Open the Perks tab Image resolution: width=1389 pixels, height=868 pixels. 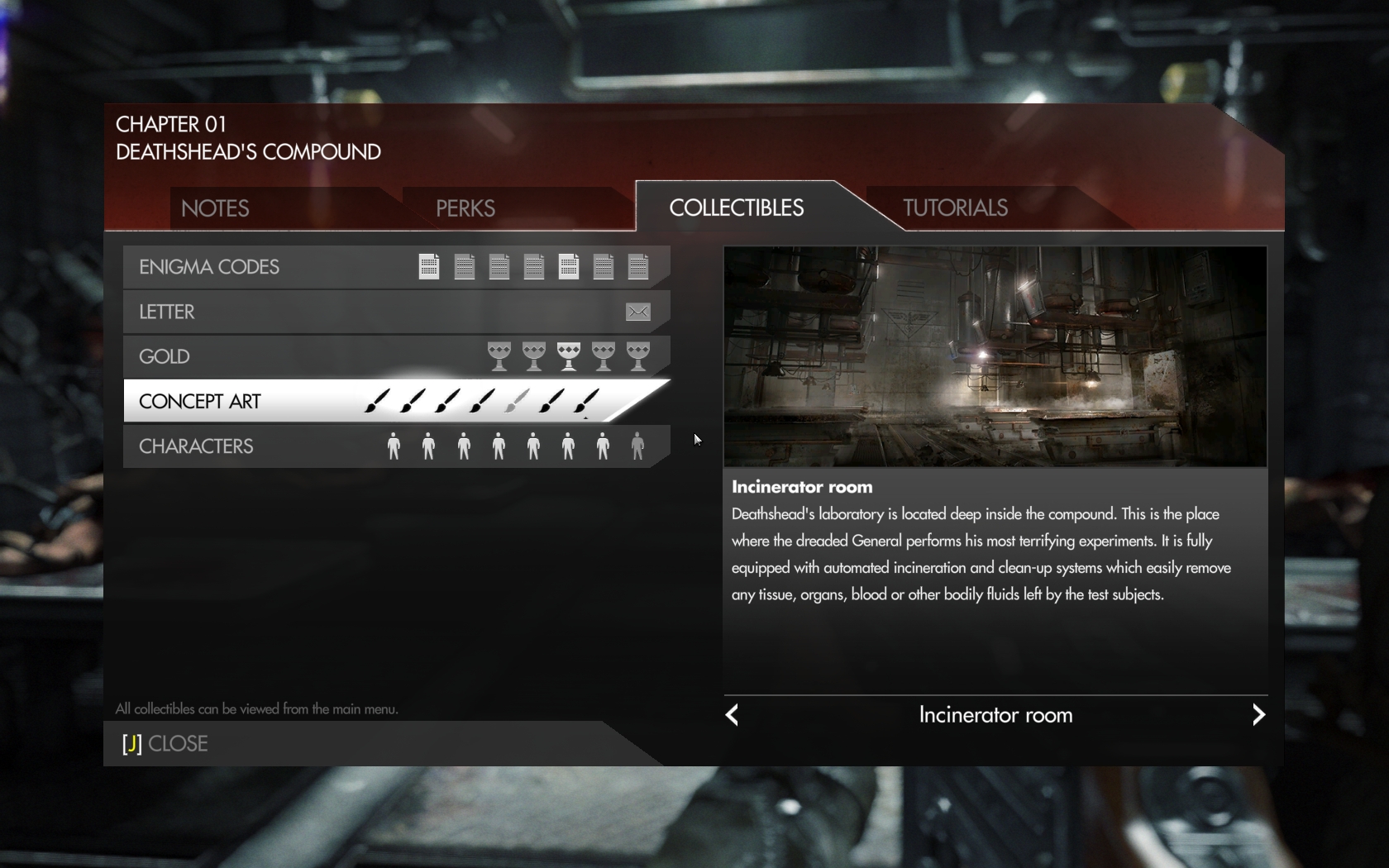465,208
